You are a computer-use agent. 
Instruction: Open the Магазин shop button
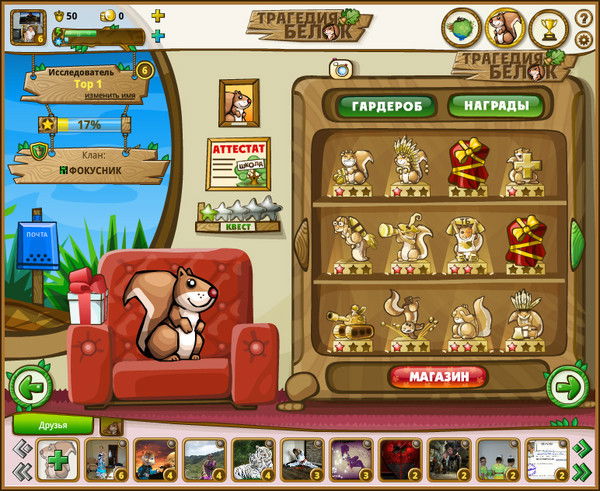point(440,377)
